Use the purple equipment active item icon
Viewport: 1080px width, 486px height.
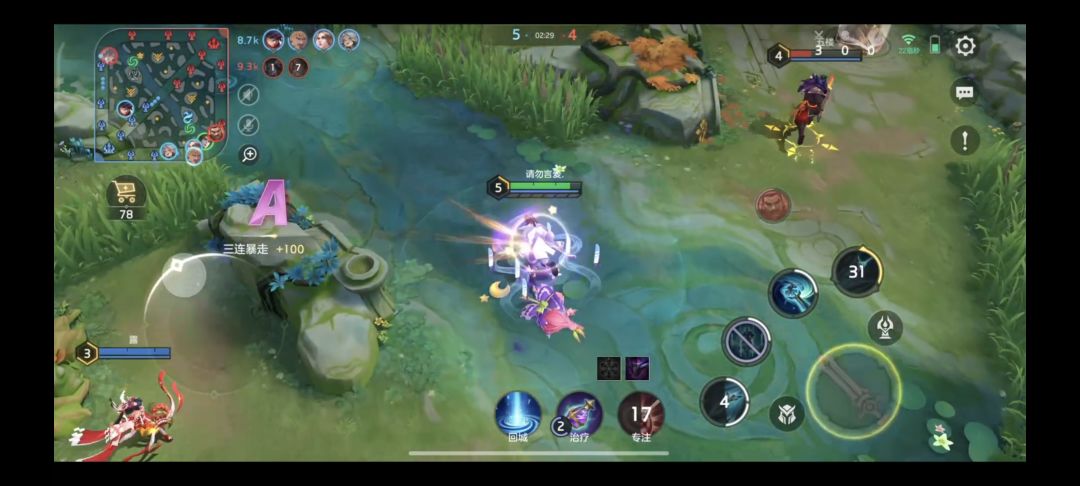tap(637, 368)
